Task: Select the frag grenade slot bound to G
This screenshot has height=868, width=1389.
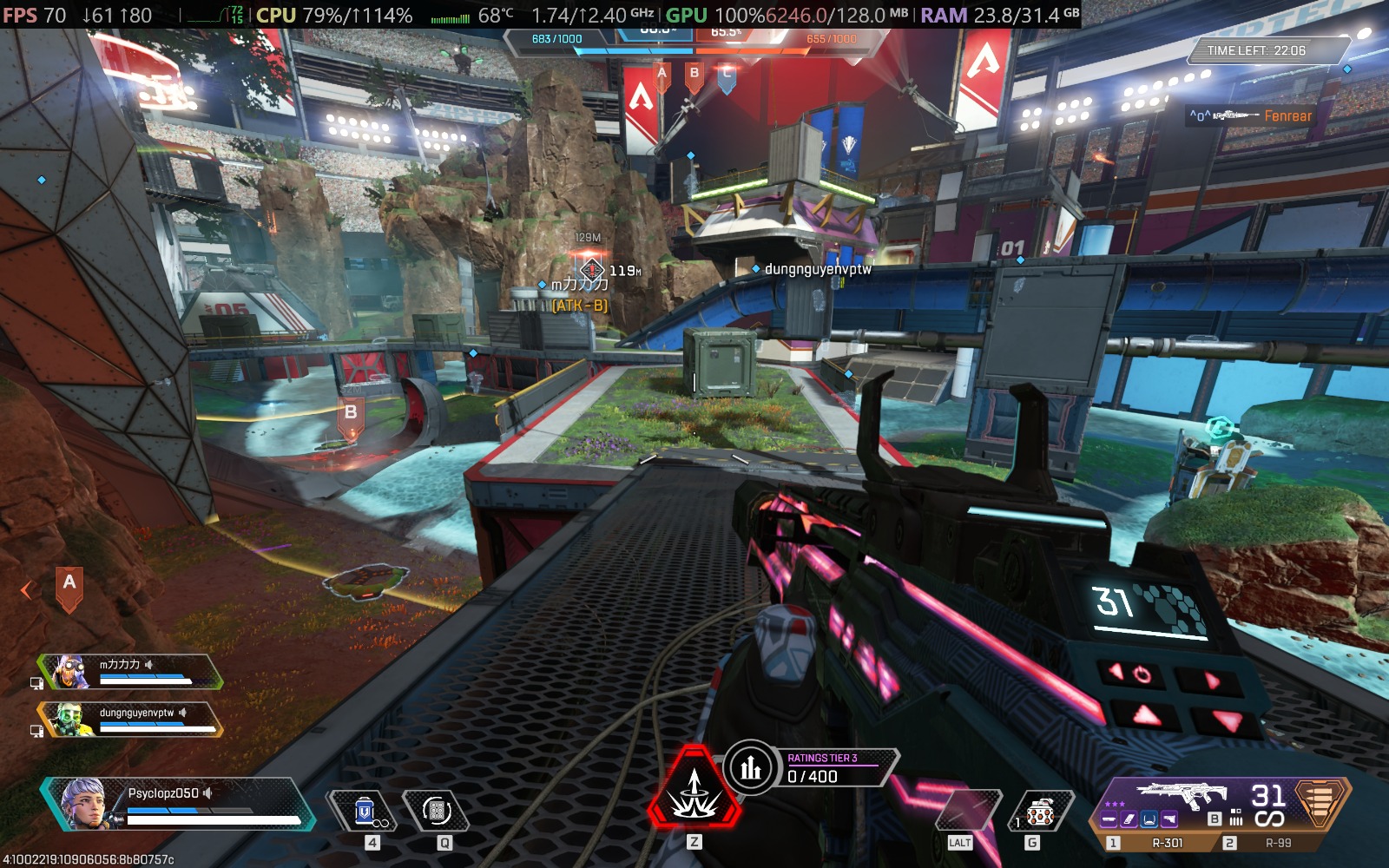Action: point(1039,809)
